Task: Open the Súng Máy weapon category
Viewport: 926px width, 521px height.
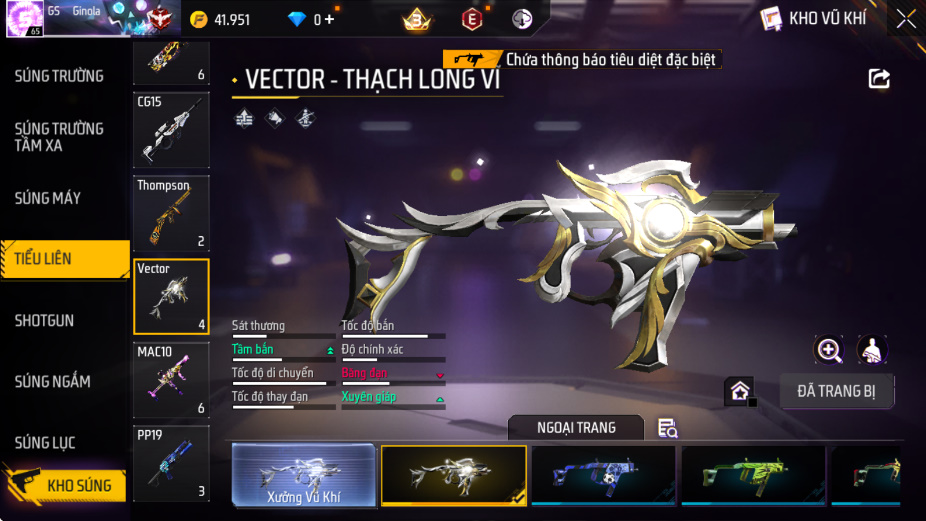Action: 48,198
